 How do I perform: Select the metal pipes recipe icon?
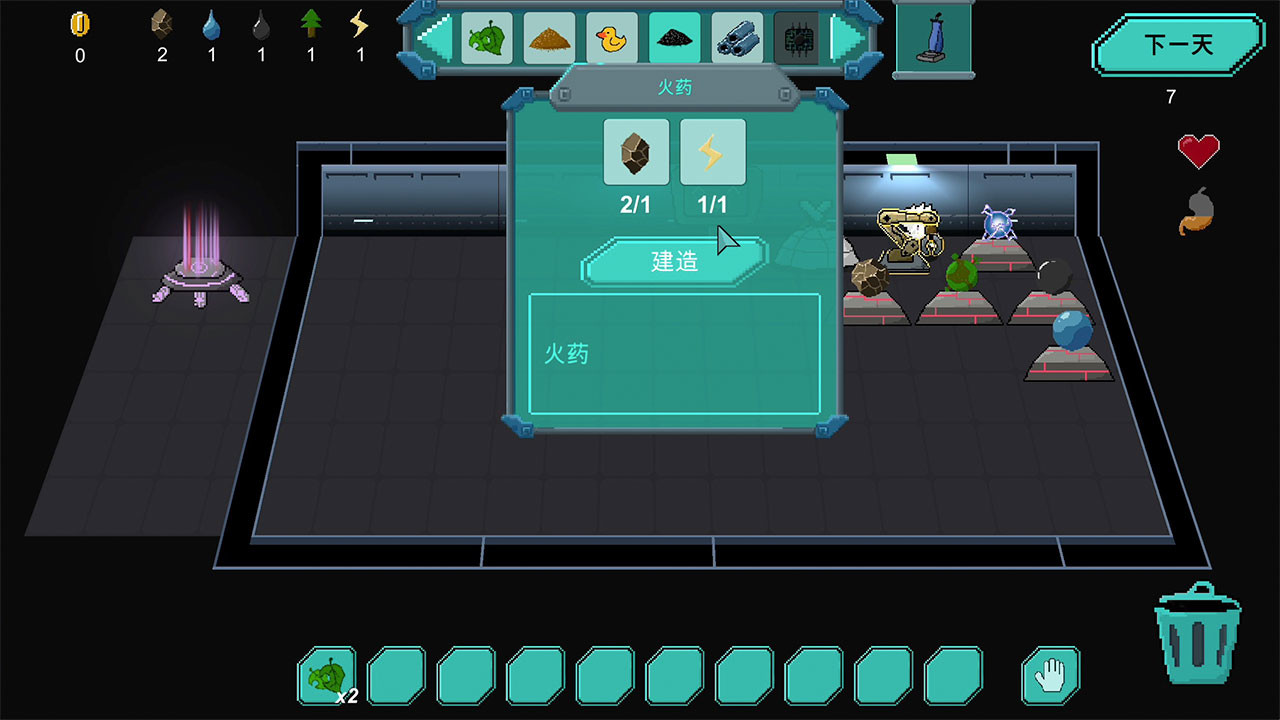(738, 37)
